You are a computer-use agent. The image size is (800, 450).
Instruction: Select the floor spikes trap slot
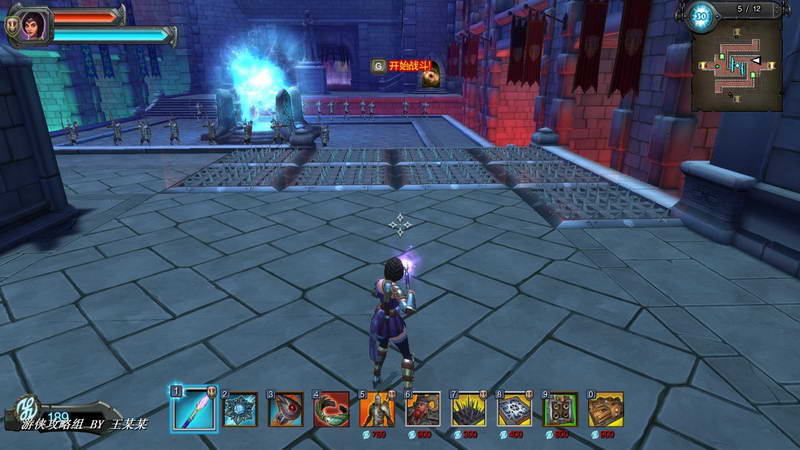[x=469, y=409]
